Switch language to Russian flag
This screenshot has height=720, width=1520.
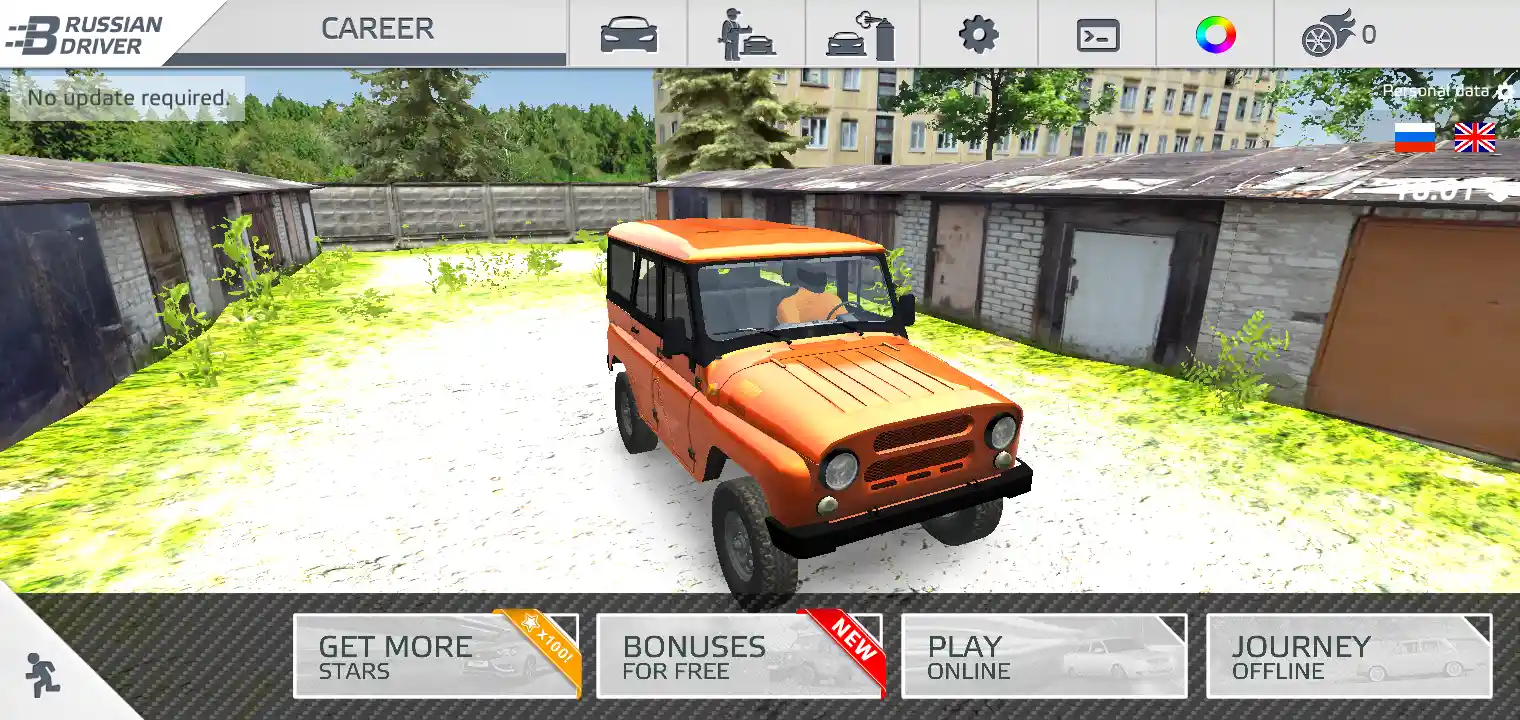pos(1414,137)
